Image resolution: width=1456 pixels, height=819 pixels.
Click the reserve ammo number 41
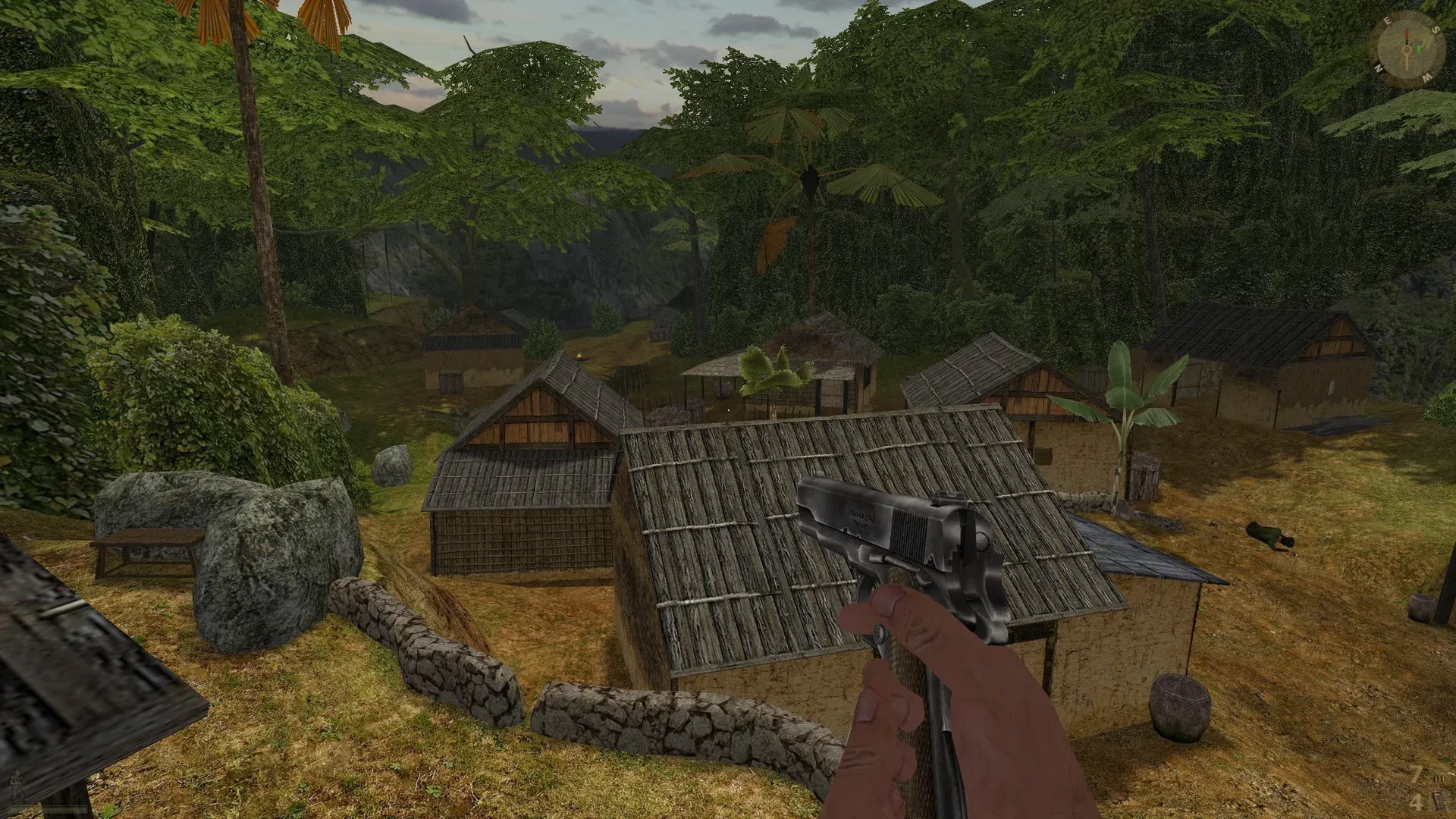point(1417,801)
